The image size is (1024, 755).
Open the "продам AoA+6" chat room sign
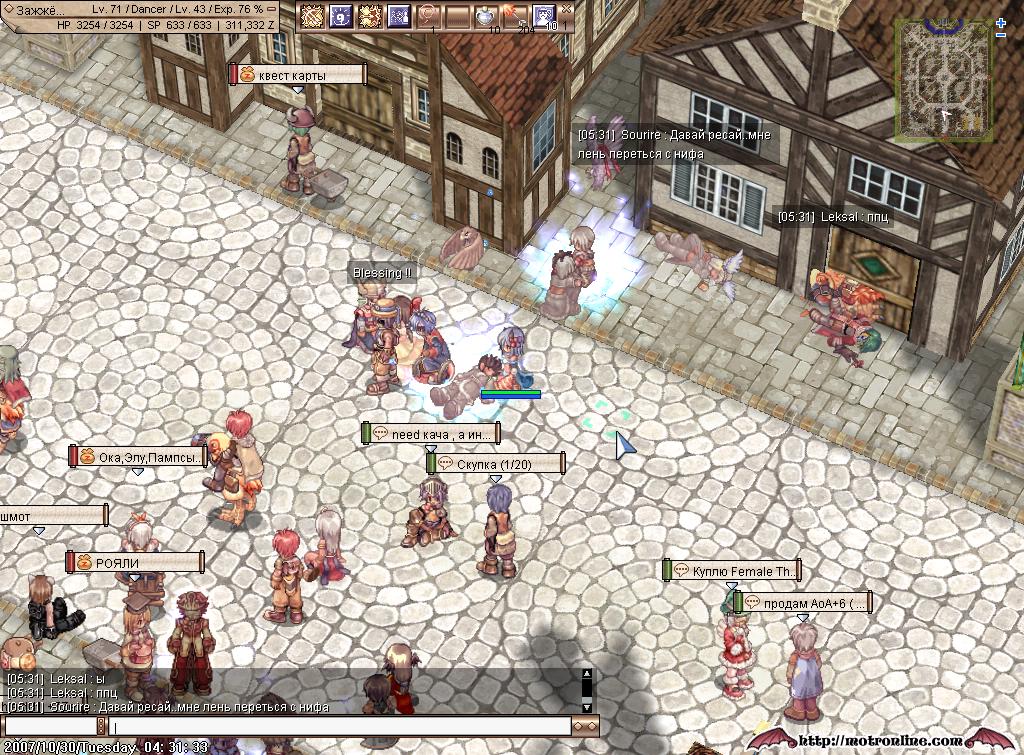(x=803, y=603)
